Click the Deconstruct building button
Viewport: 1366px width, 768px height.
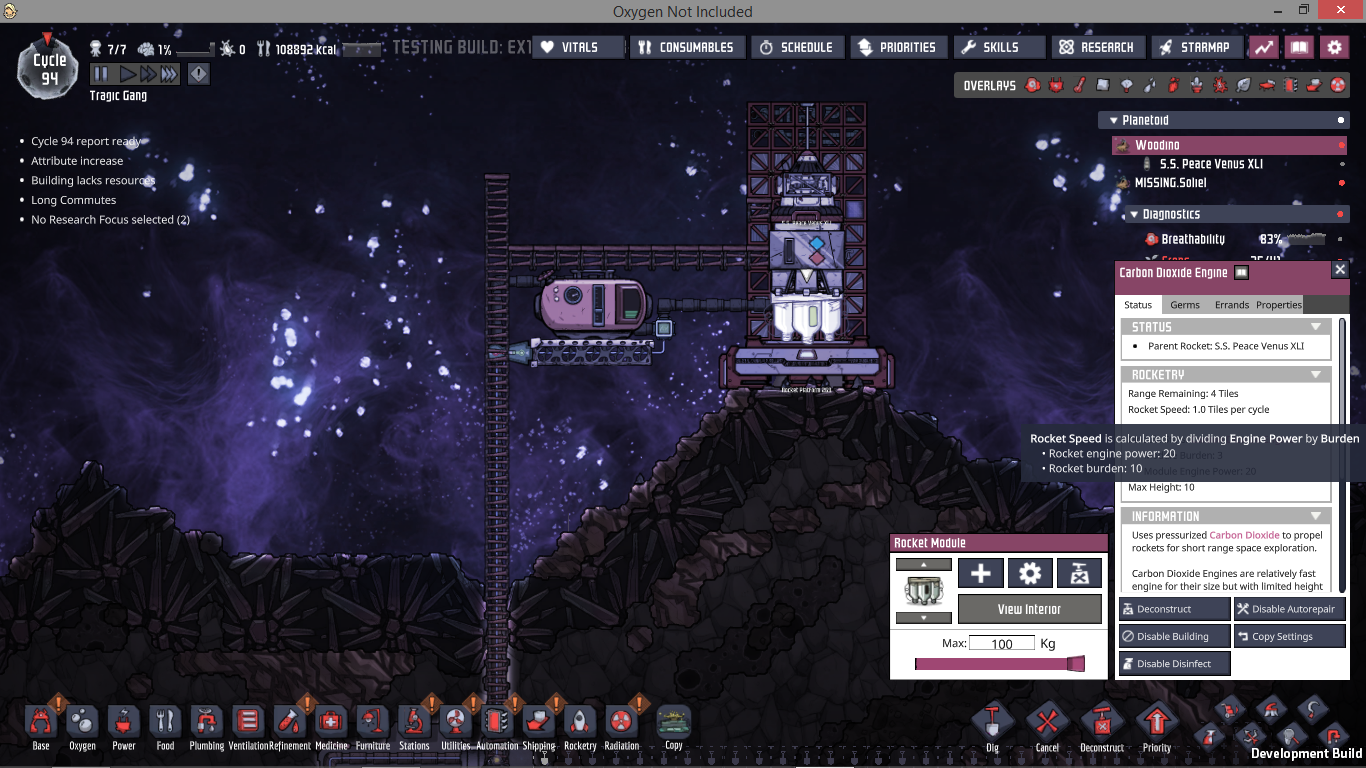1174,609
